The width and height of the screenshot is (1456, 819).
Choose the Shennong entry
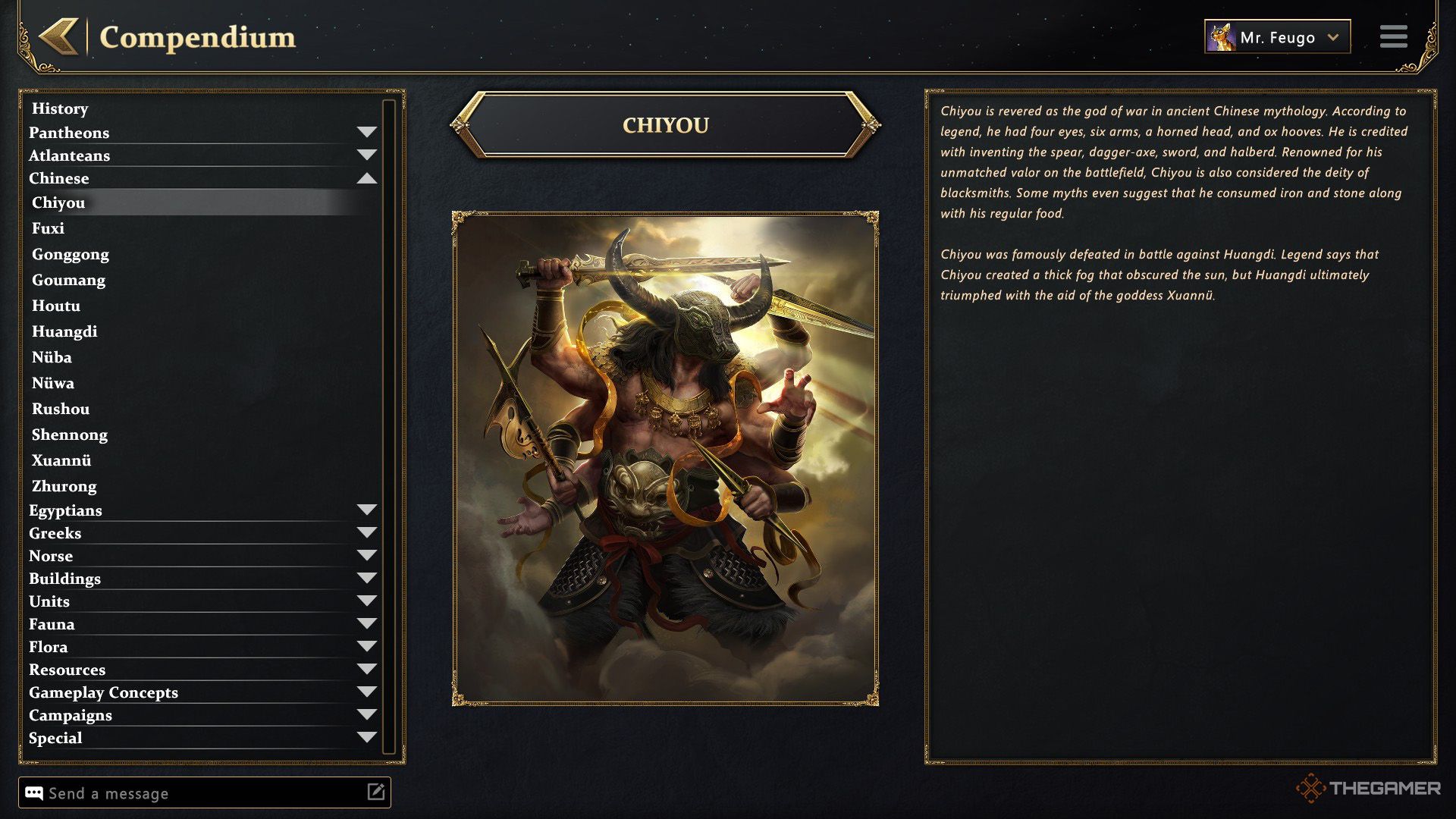click(70, 435)
